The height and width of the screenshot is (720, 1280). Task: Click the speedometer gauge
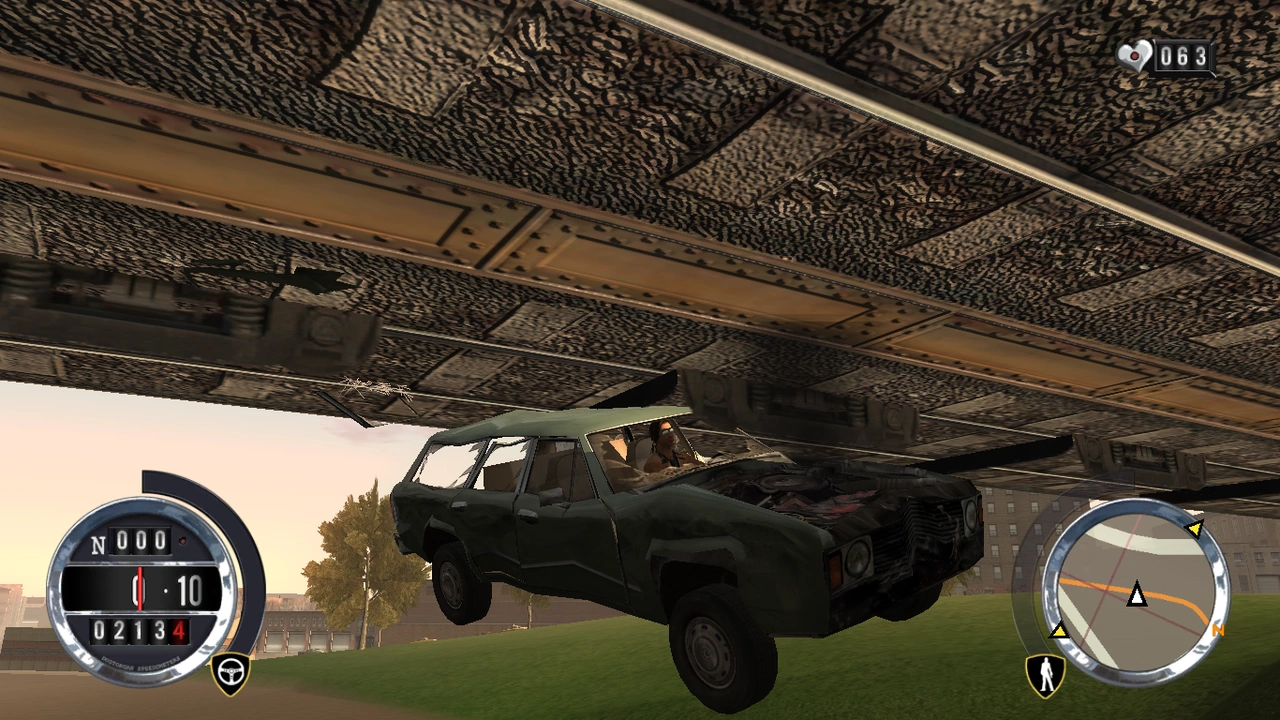142,590
